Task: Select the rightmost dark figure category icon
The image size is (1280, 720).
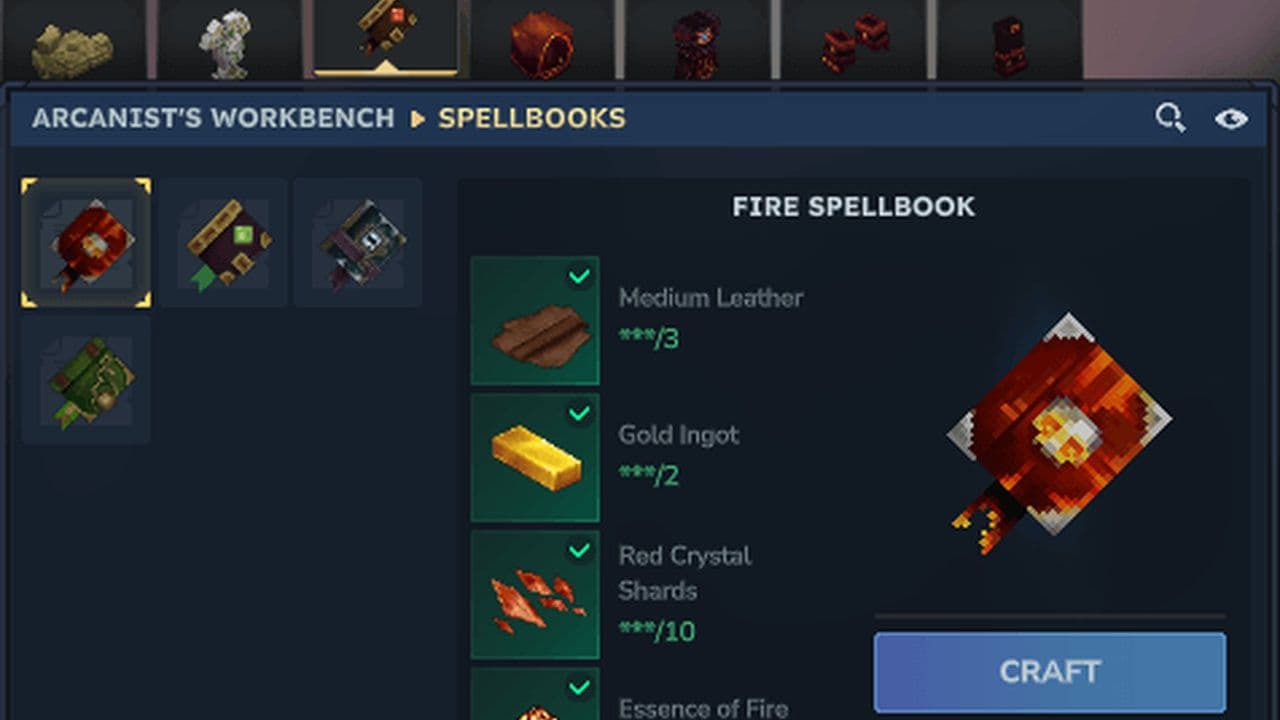Action: pyautogui.click(x=1009, y=40)
